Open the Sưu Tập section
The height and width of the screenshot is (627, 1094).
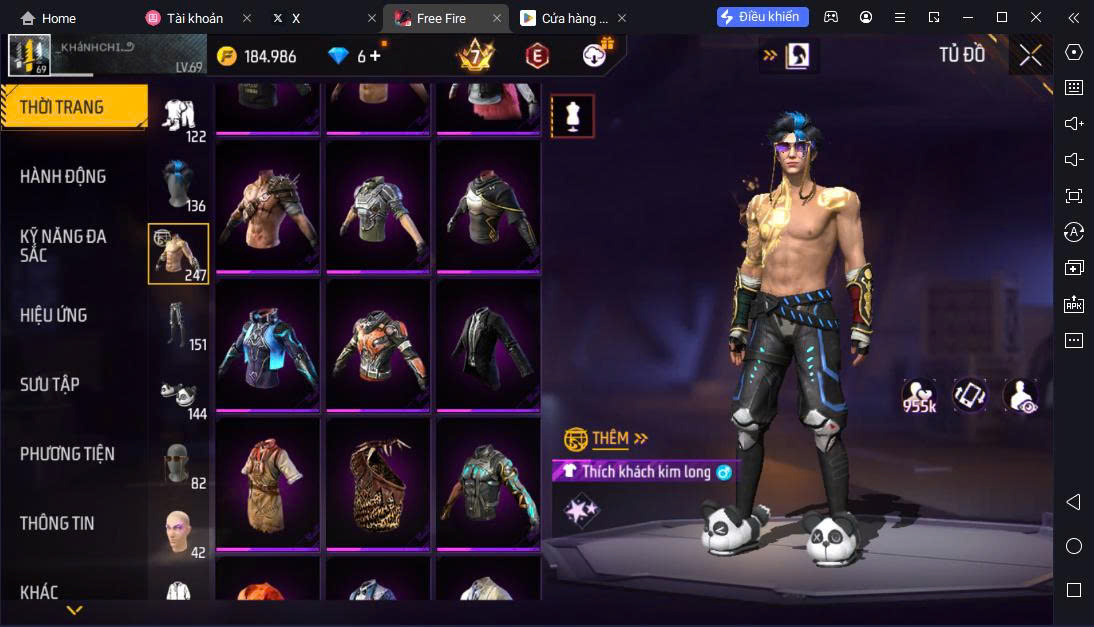point(50,385)
